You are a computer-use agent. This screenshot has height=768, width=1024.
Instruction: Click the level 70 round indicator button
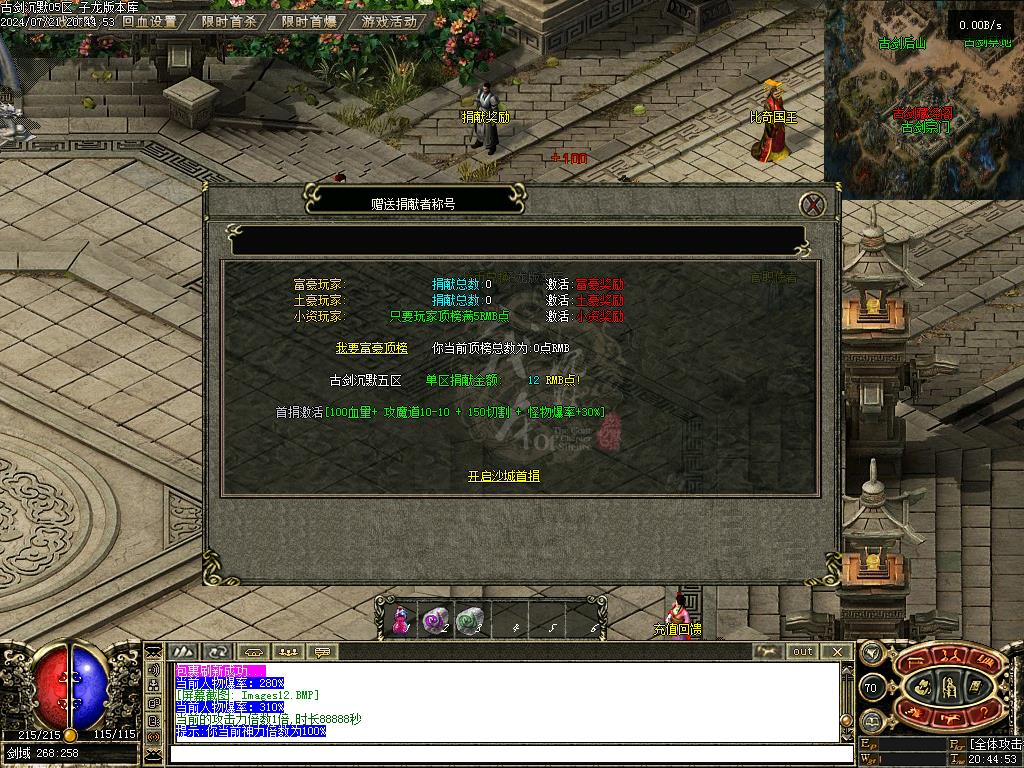coord(871,688)
